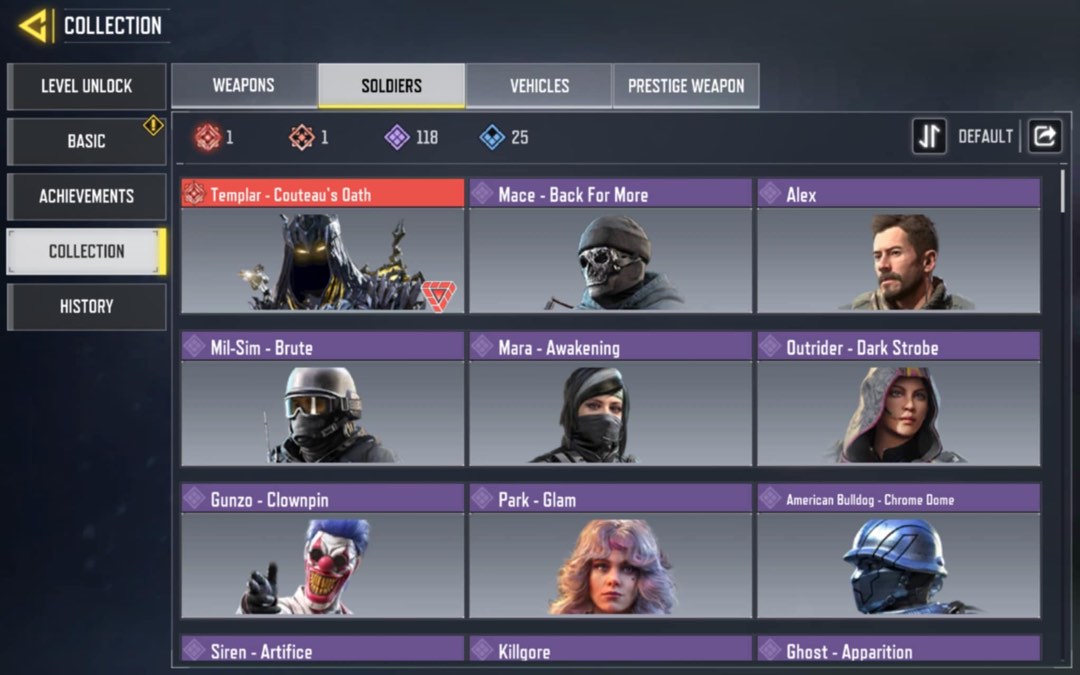Choose Outrider - Dark Strobe skin

pyautogui.click(x=898, y=399)
